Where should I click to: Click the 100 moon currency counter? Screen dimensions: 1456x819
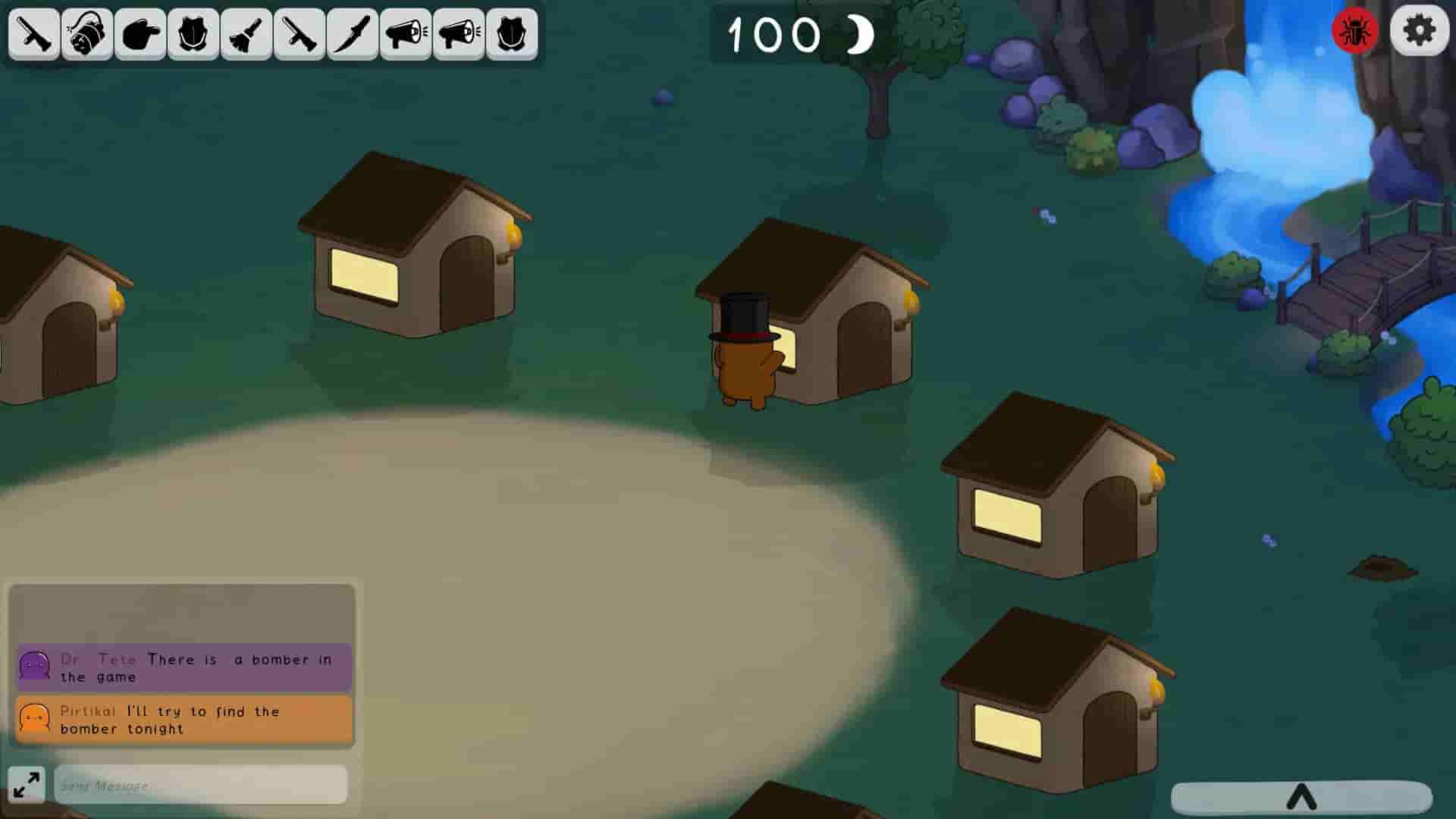click(x=796, y=34)
